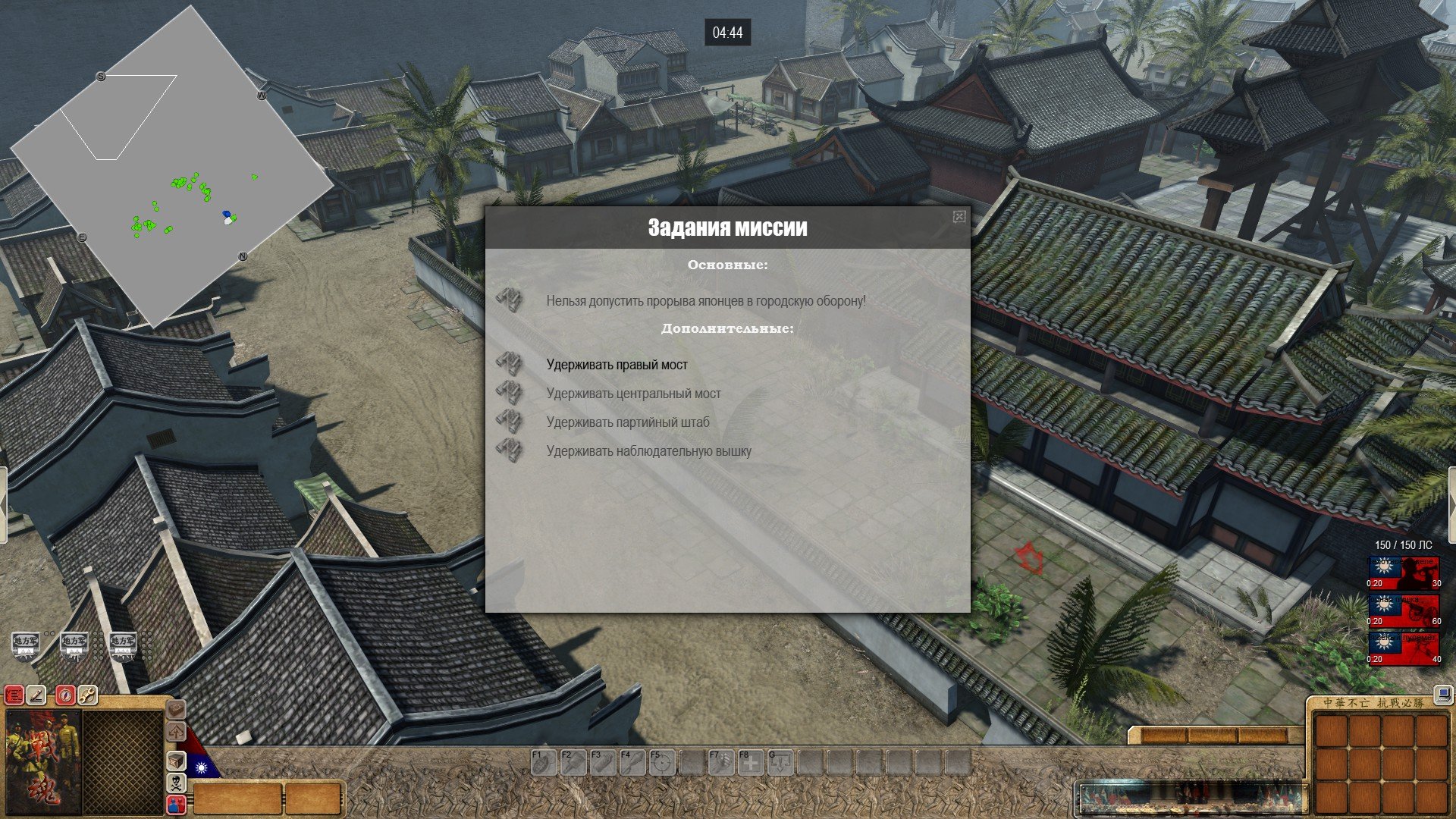Select the central bridge objective
The height and width of the screenshot is (819, 1456).
click(x=633, y=394)
